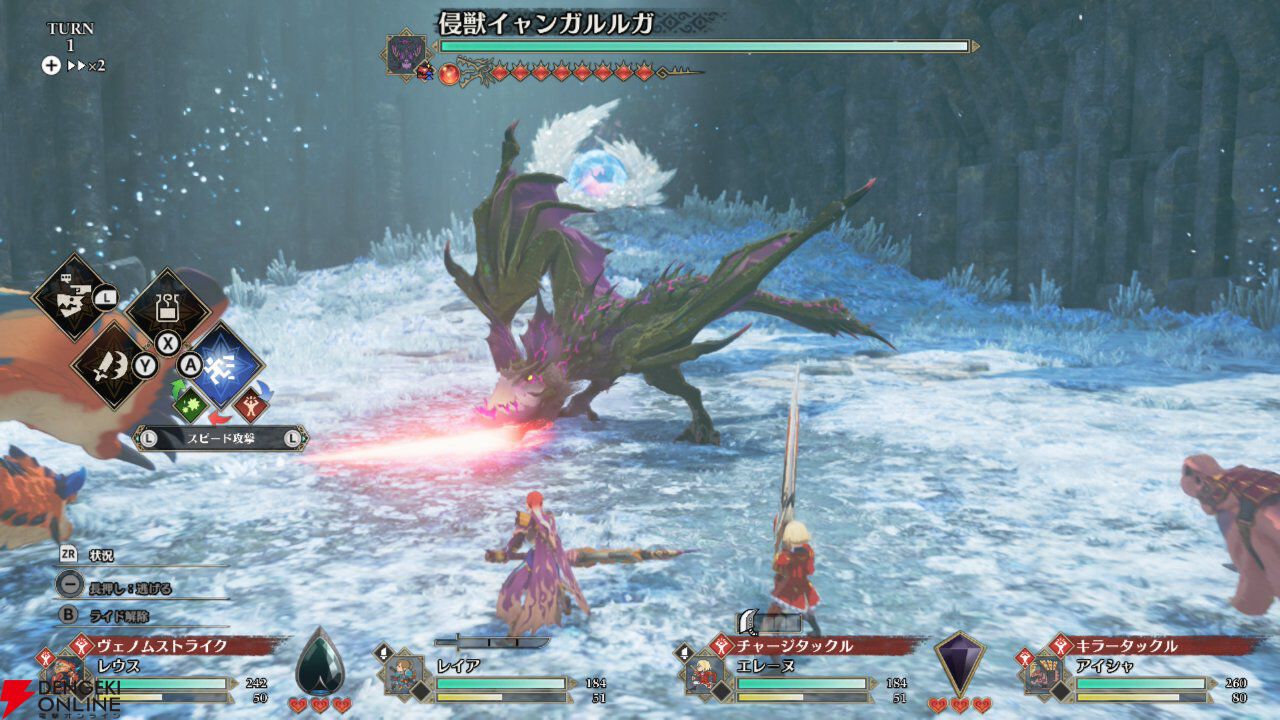Viewport: 1280px width, 720px height.
Task: Select アイシャ party portrait
Action: pyautogui.click(x=1045, y=673)
